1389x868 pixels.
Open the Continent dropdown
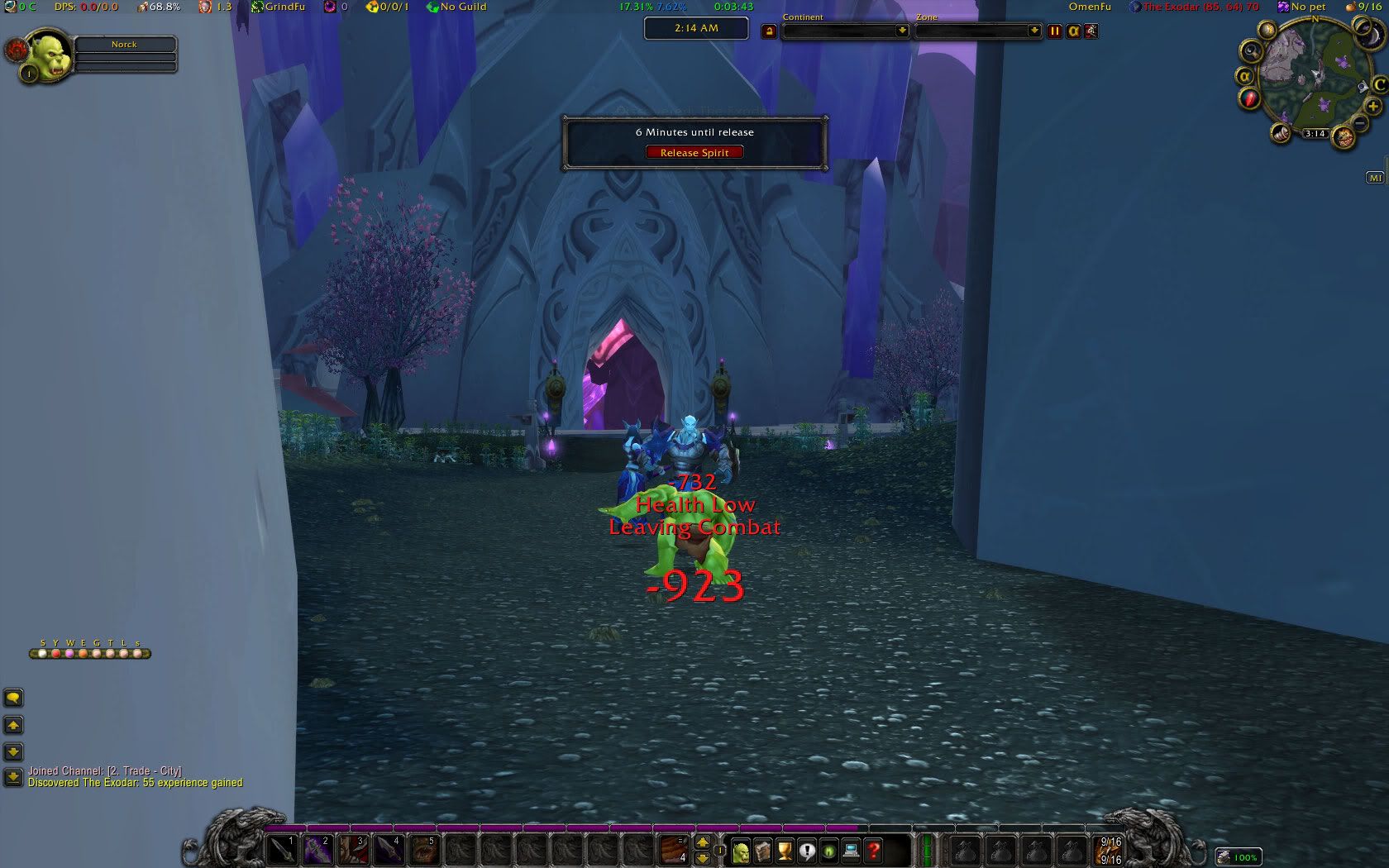click(x=902, y=31)
